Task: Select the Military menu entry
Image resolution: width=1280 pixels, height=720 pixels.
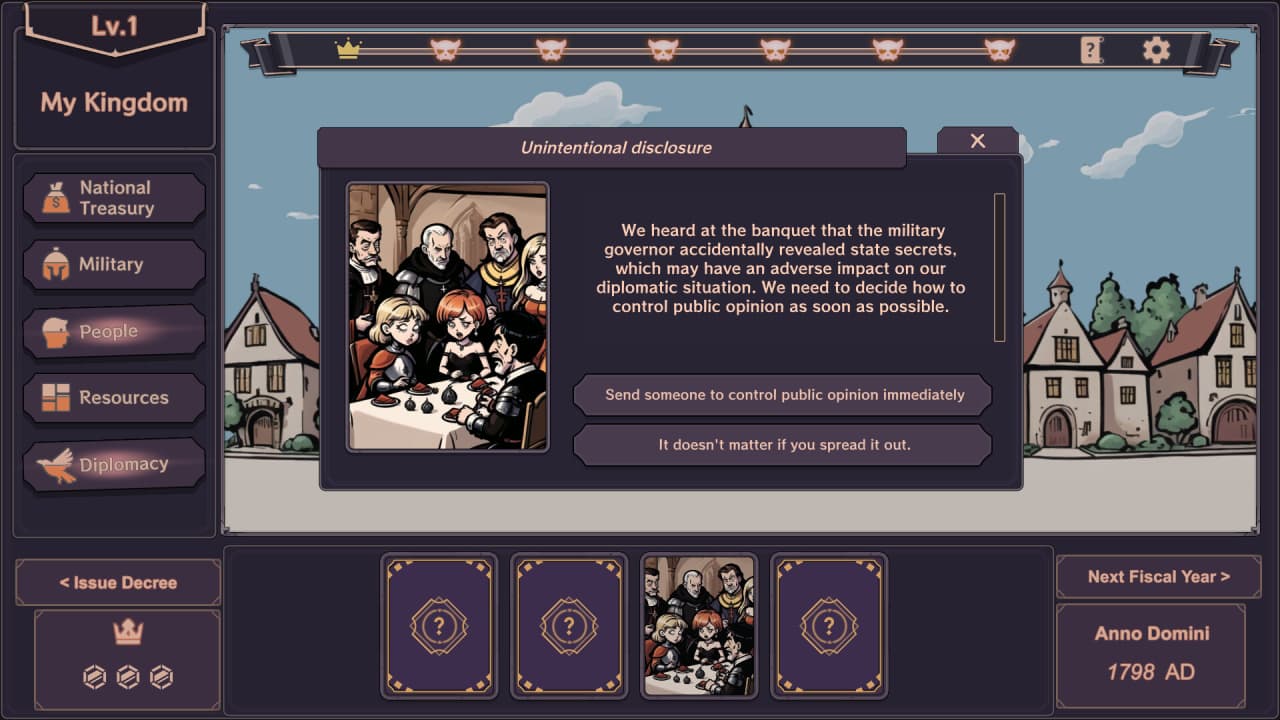Action: click(x=114, y=265)
